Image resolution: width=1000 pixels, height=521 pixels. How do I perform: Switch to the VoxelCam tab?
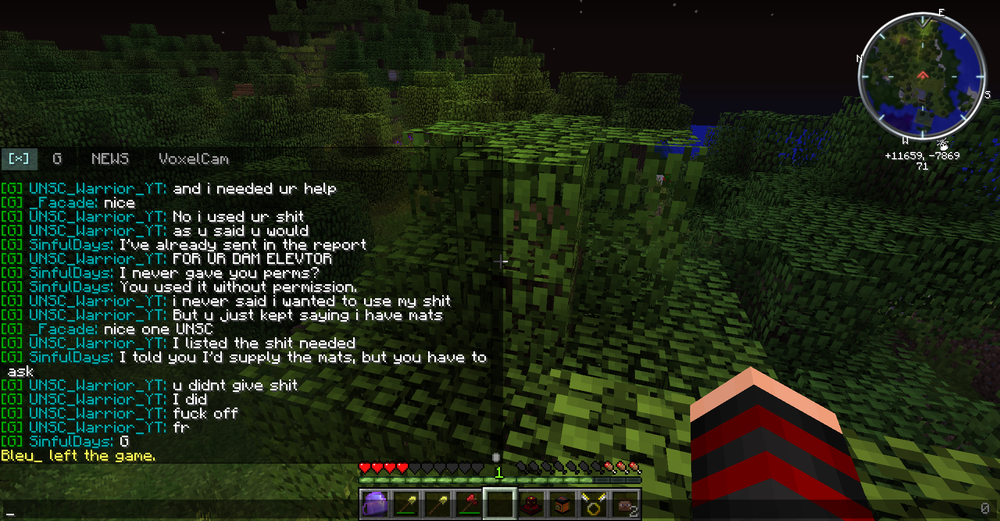coord(193,159)
